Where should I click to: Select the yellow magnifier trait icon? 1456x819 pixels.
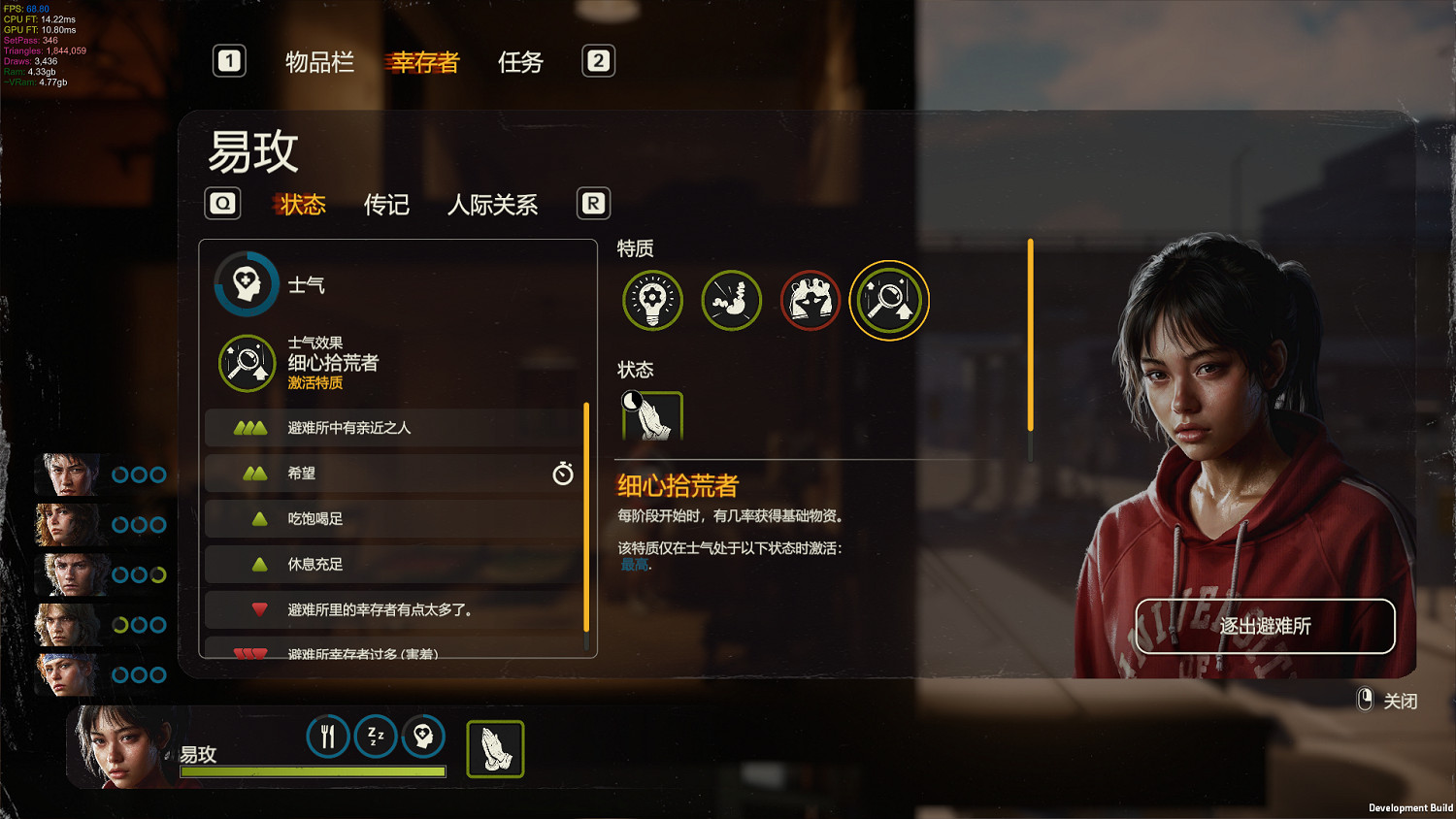click(x=888, y=300)
